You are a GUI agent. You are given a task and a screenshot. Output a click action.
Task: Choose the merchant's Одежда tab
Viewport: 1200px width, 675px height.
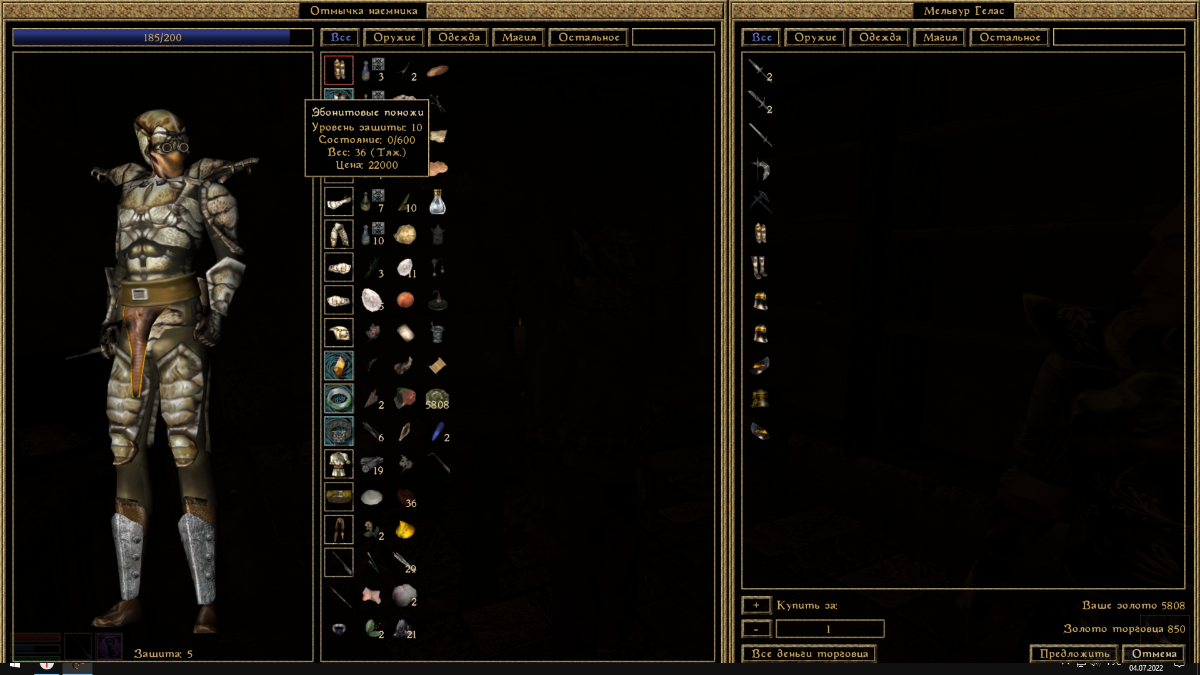click(879, 38)
